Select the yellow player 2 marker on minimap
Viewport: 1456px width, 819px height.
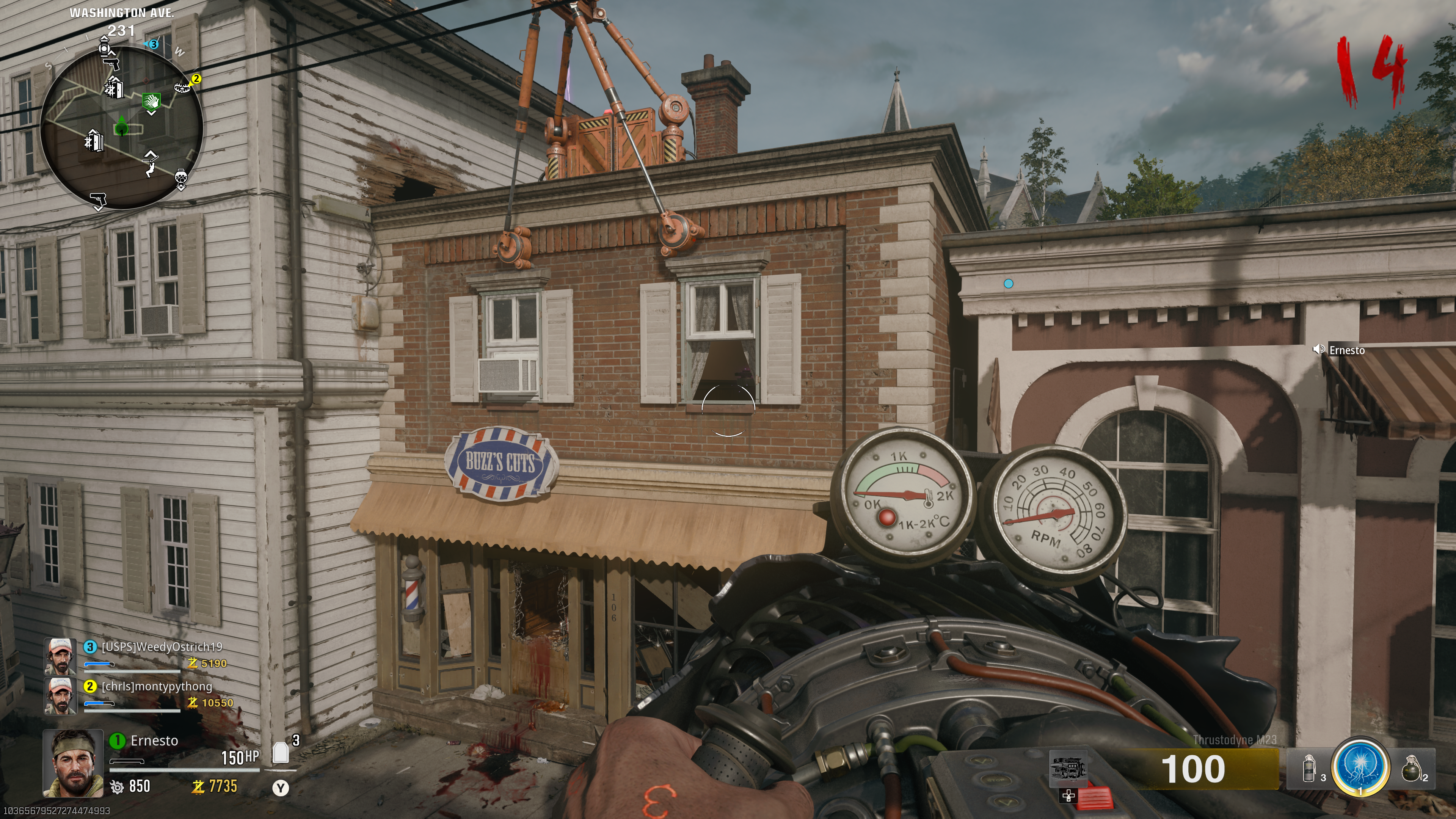click(x=196, y=78)
